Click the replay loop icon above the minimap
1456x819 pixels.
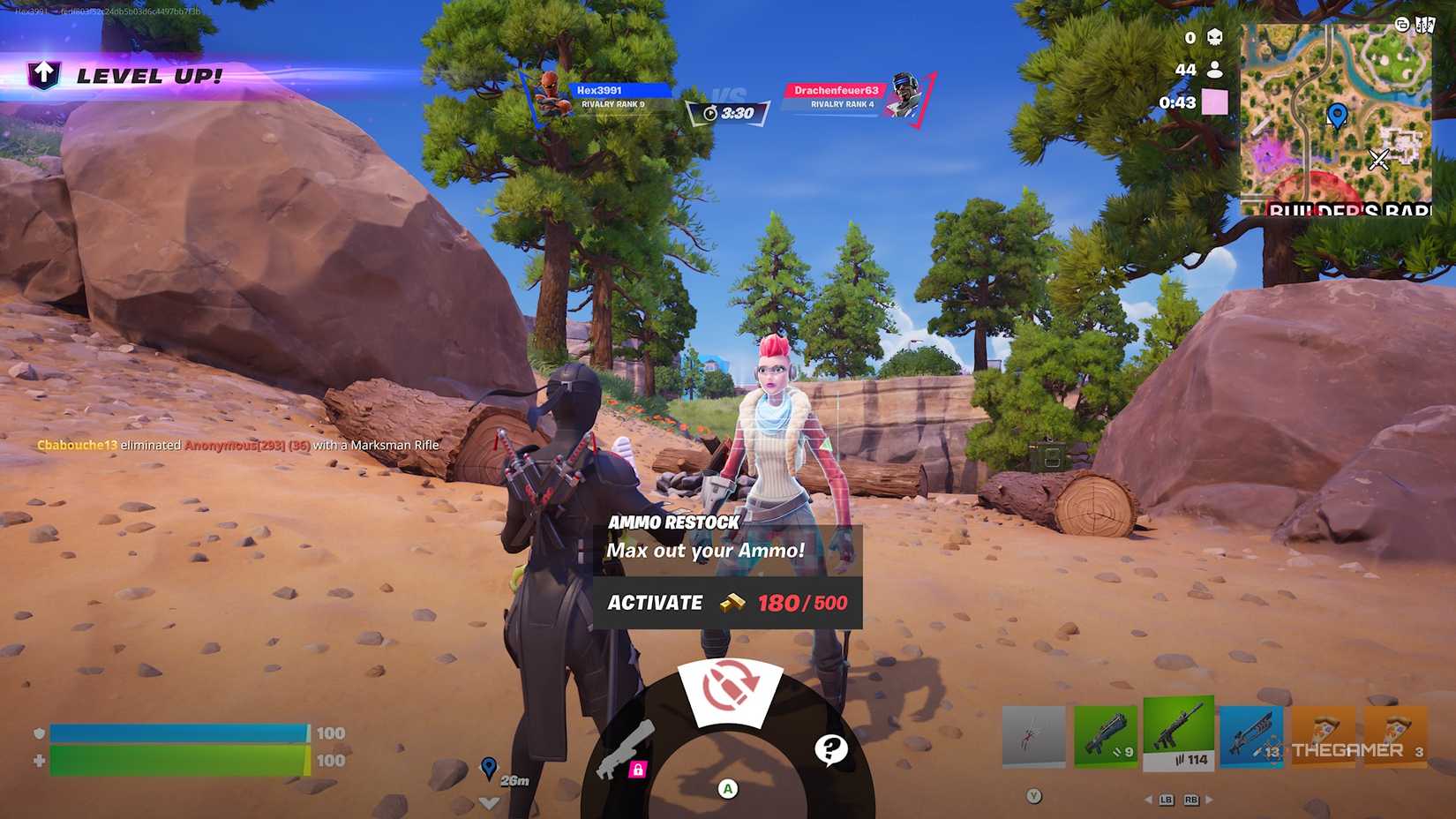[x=1402, y=26]
